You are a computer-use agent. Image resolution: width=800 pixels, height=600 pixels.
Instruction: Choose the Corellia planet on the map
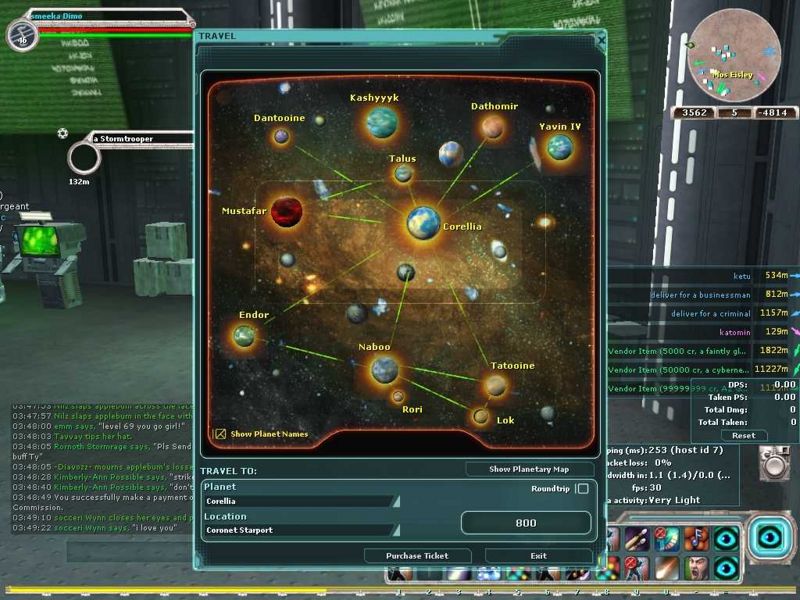point(424,221)
